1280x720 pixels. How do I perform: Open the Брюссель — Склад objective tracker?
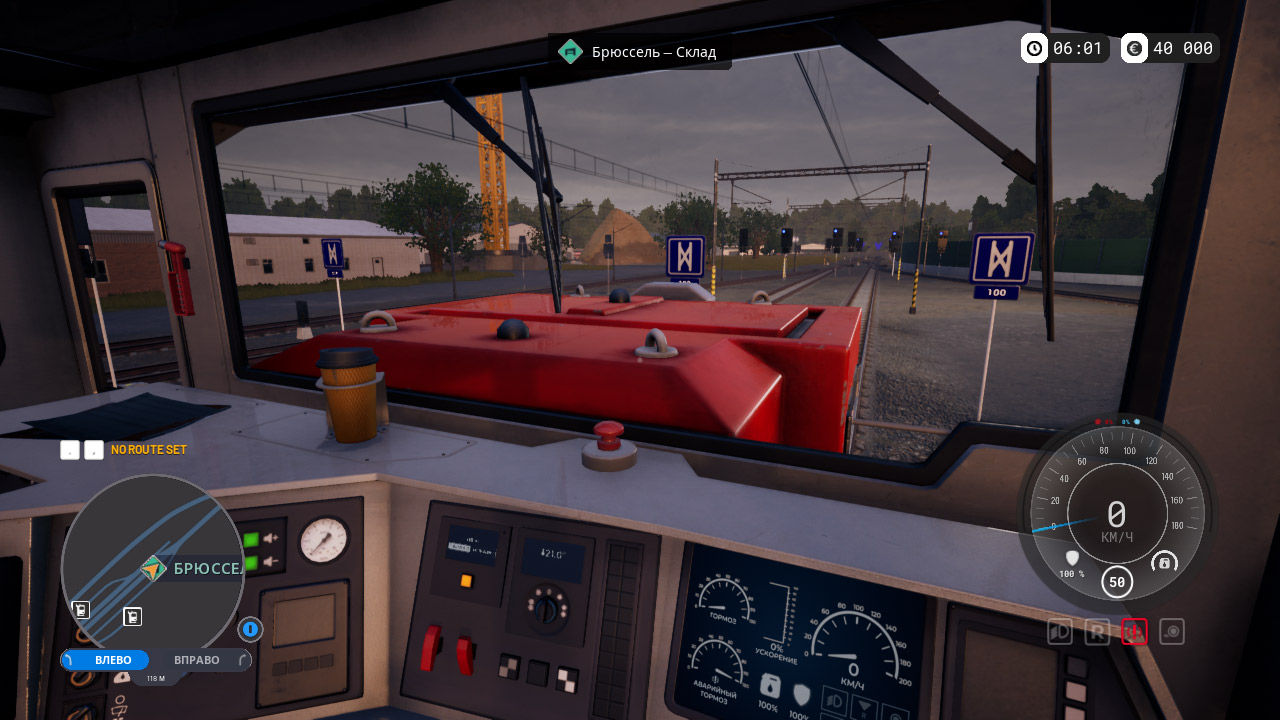click(x=640, y=52)
